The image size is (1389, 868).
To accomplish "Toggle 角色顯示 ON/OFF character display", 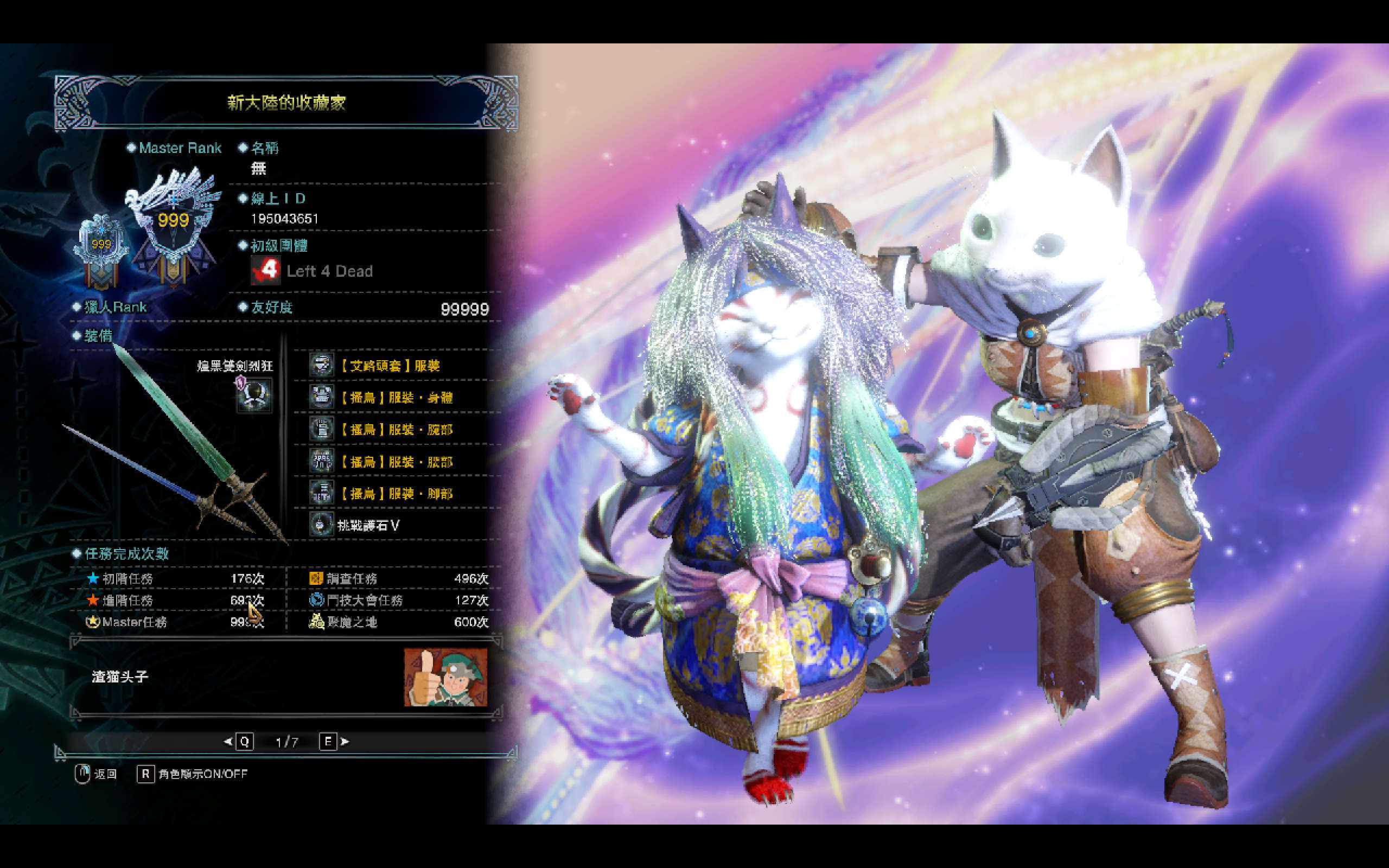I will pyautogui.click(x=192, y=775).
